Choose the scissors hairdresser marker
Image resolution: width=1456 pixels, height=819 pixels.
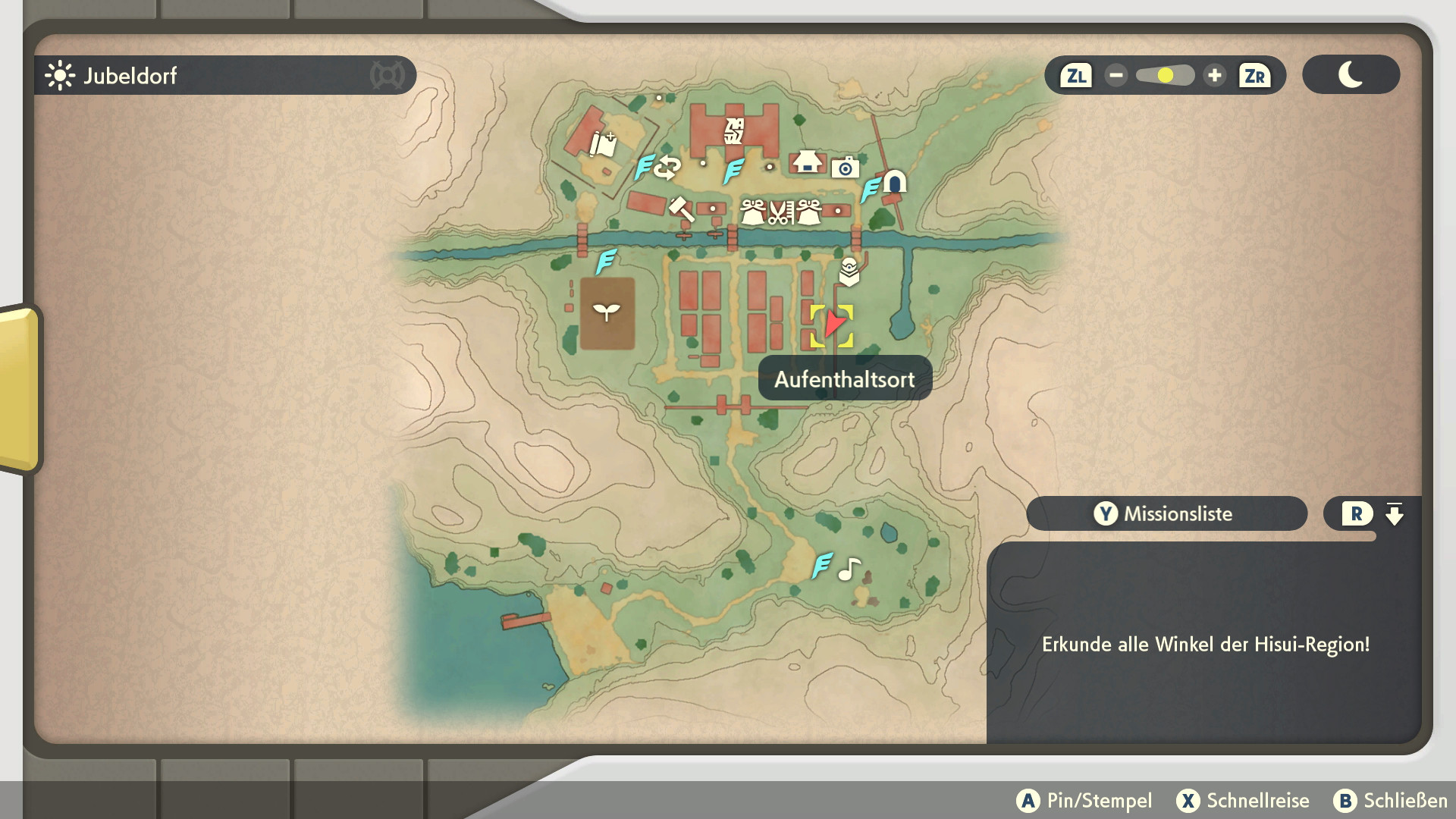coord(780,212)
